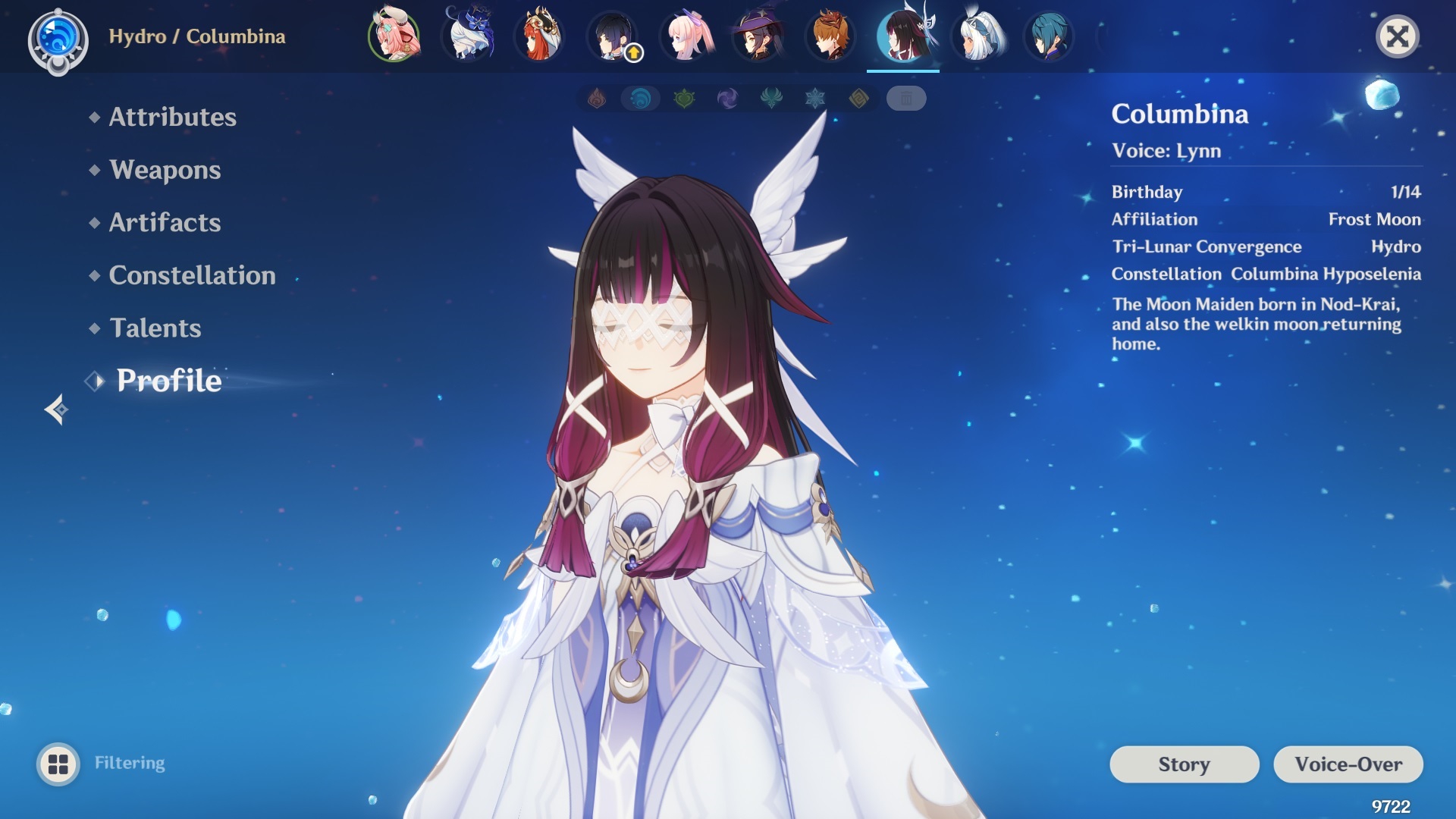This screenshot has height=819, width=1456.
Task: Open the Voice-Over list
Action: pos(1348,764)
